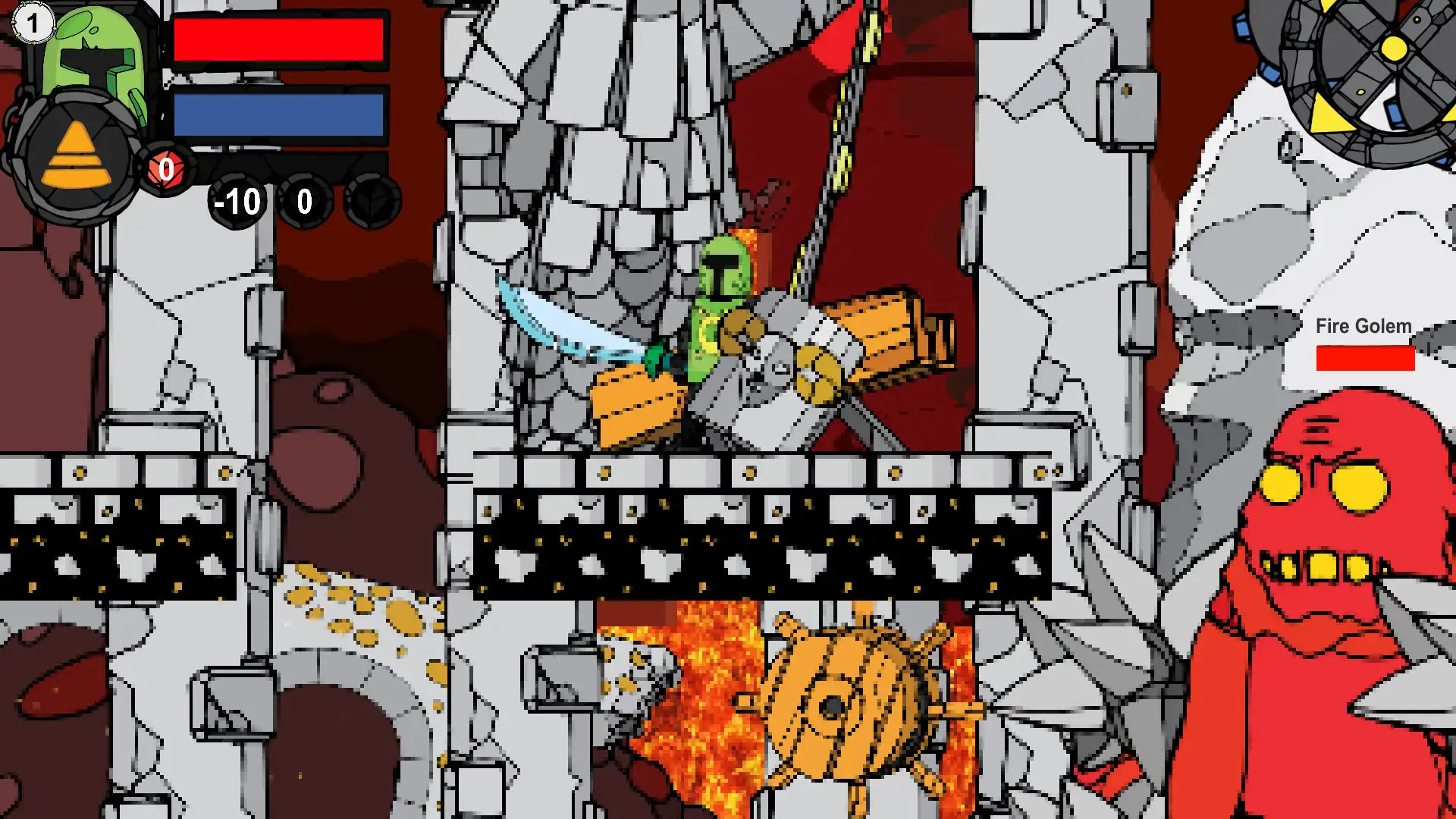Click the red gem counter showing 0
1456x819 pixels.
(x=168, y=171)
